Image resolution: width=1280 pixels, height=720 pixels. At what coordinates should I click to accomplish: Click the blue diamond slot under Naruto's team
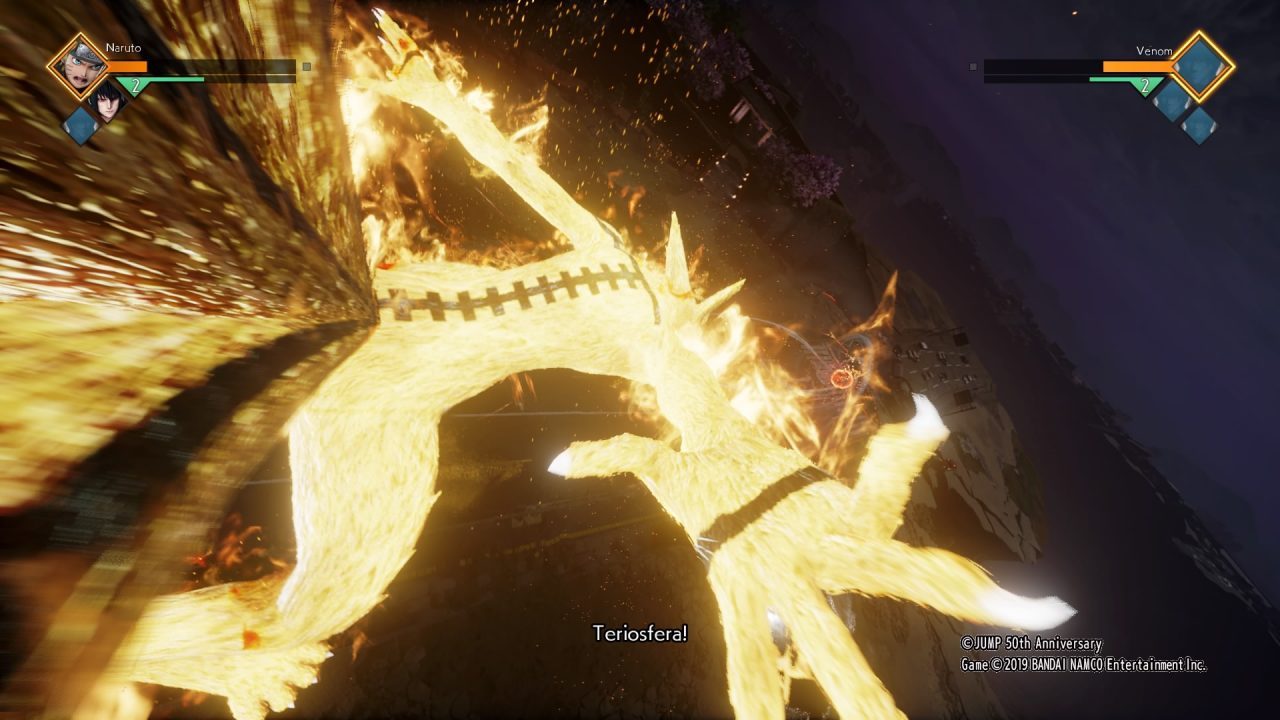[x=80, y=125]
